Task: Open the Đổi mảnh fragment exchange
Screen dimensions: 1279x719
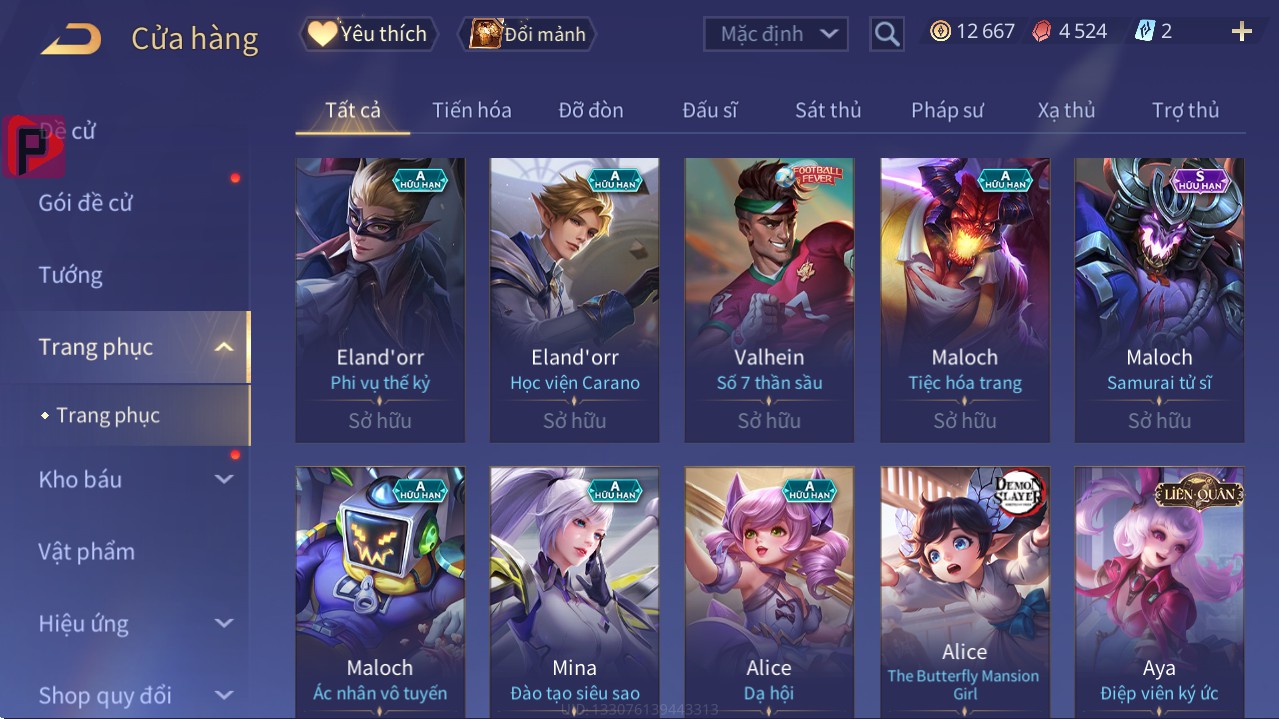Action: pos(528,34)
